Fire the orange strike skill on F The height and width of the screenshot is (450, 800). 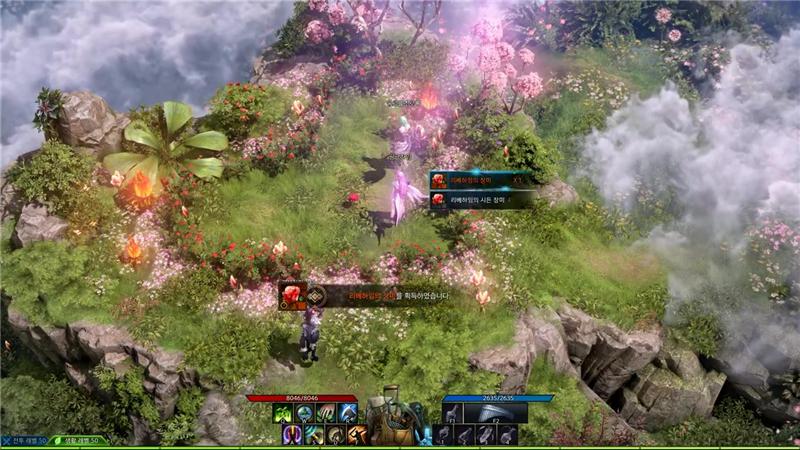pos(358,434)
